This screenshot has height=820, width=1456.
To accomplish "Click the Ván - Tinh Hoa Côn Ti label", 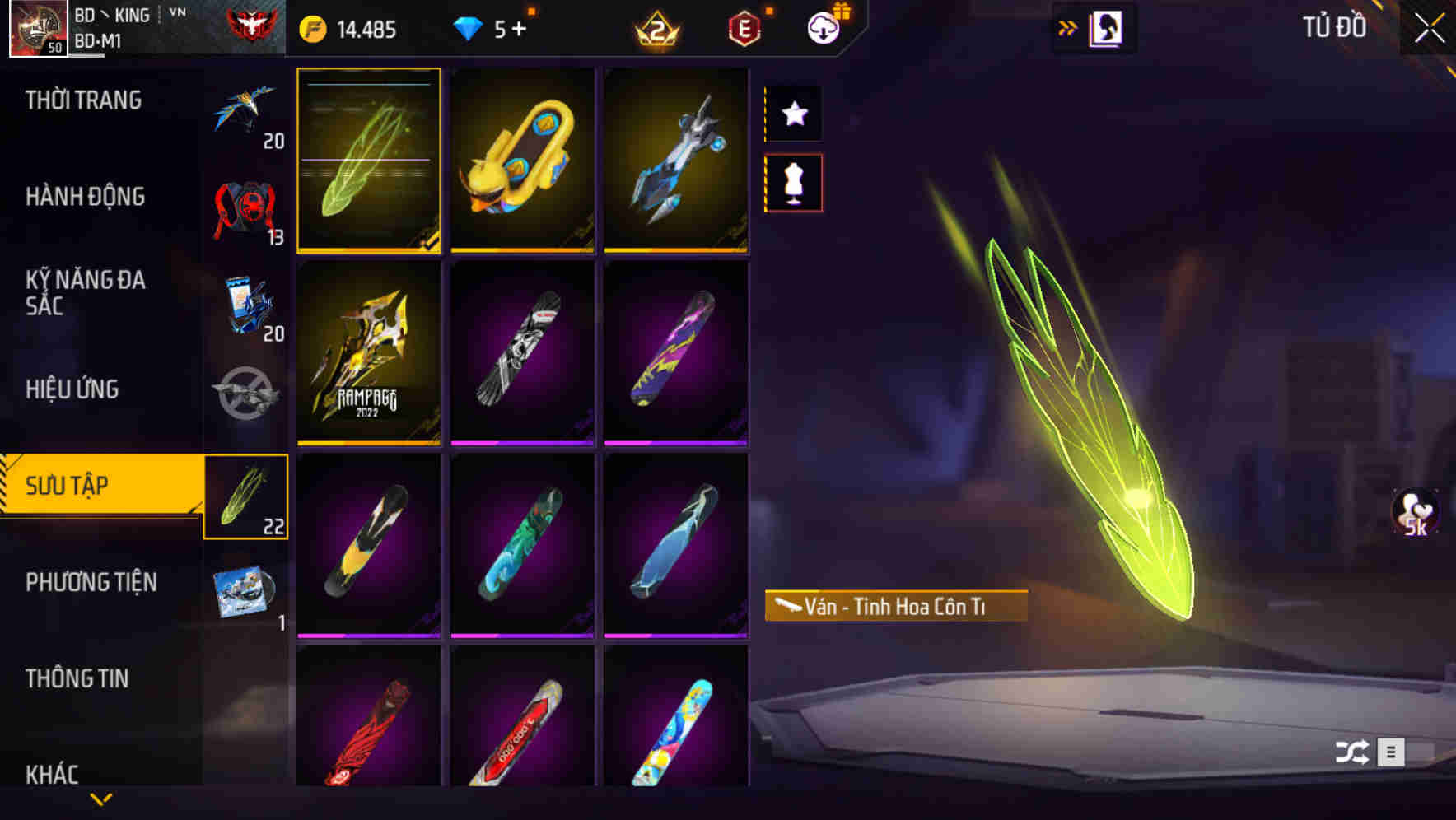I will coord(898,604).
